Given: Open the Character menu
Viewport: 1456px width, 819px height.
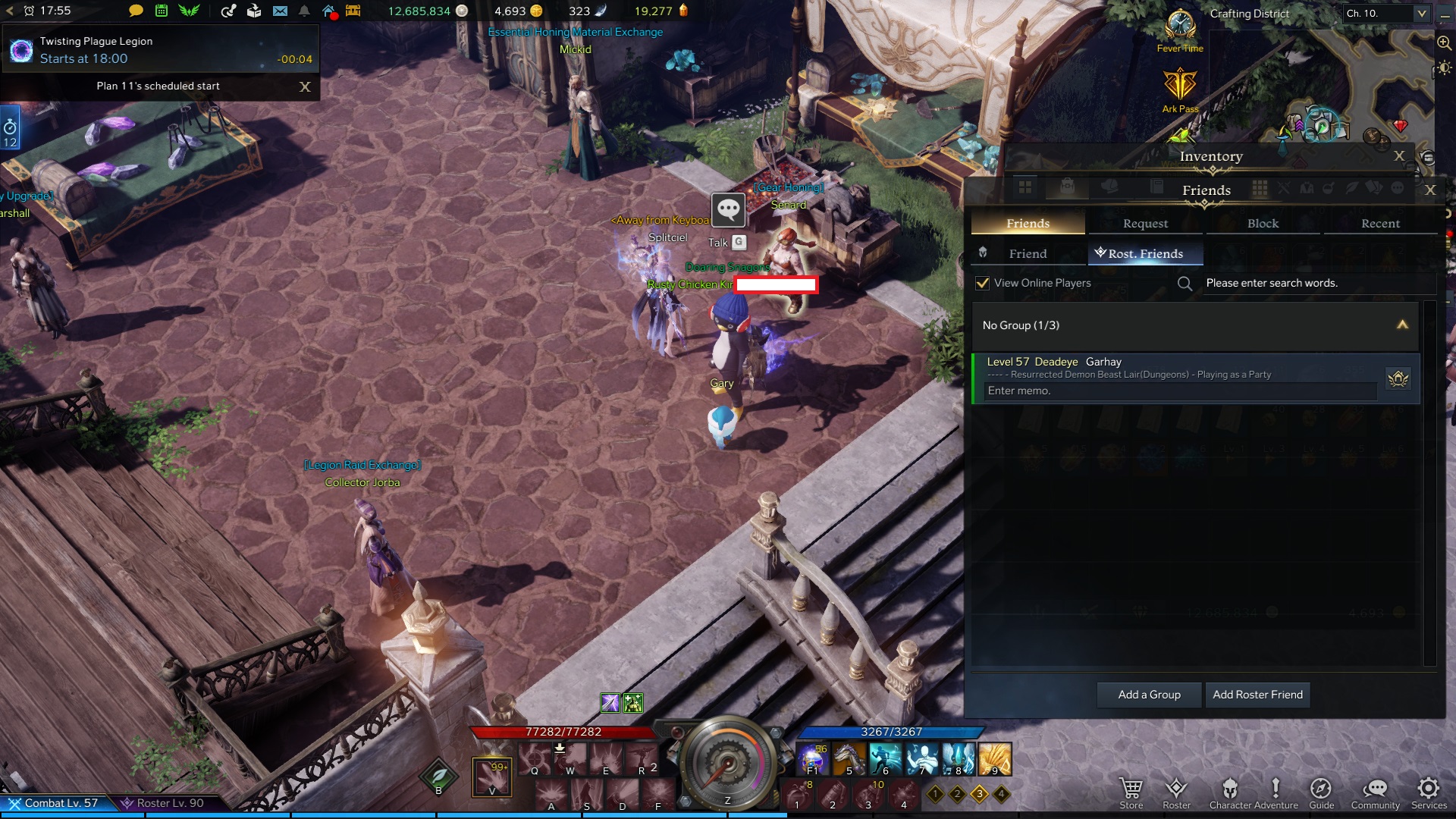Looking at the screenshot, I should (1230, 792).
